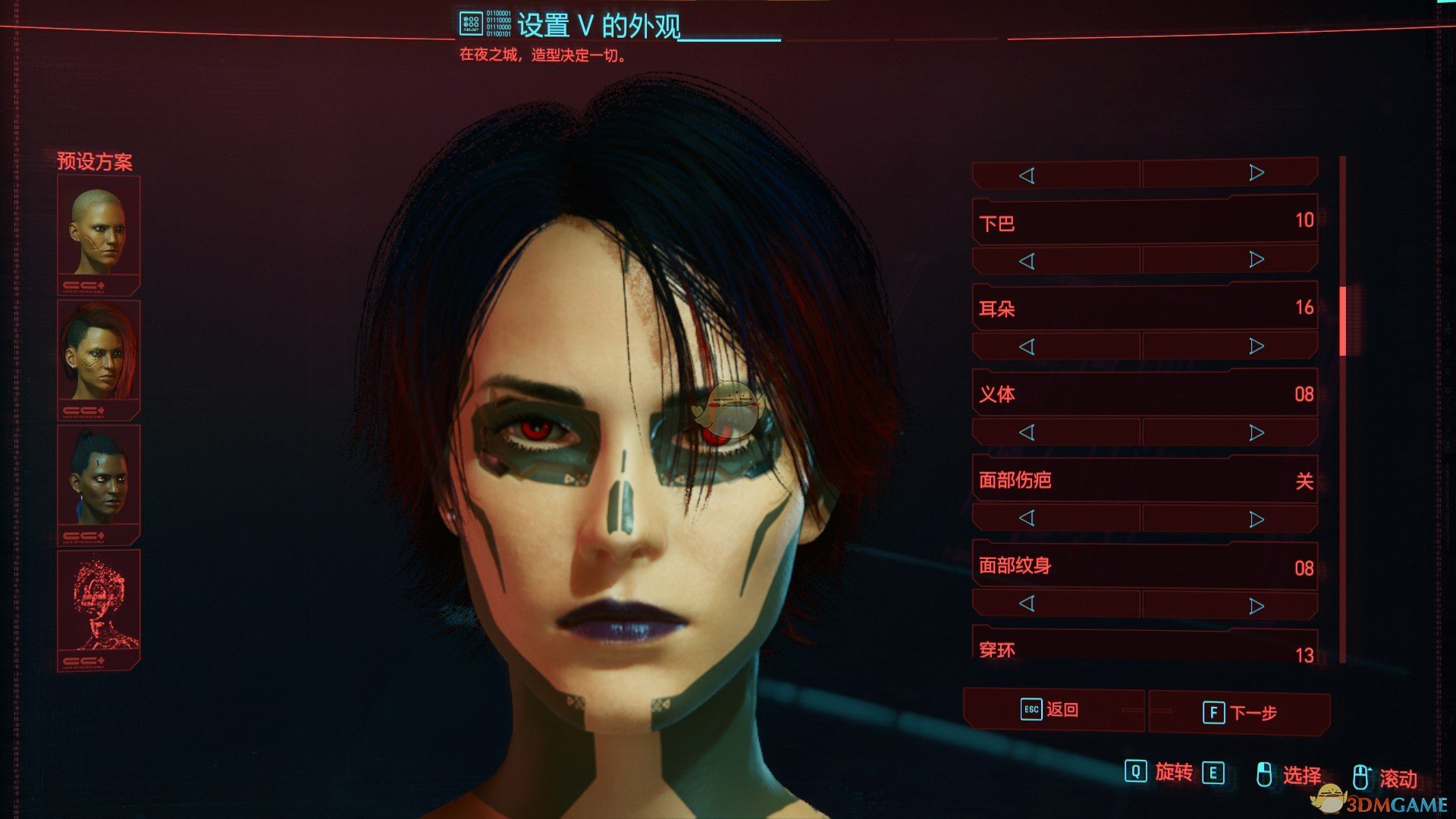Click right arrow for 面部伤疤 (facial scars)

1257,519
